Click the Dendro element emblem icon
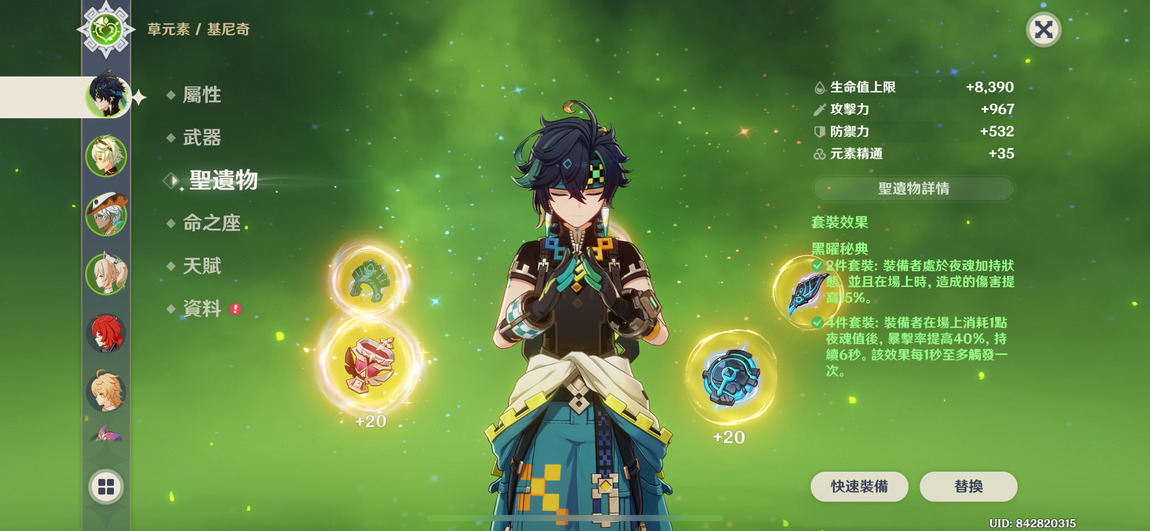 coord(106,29)
